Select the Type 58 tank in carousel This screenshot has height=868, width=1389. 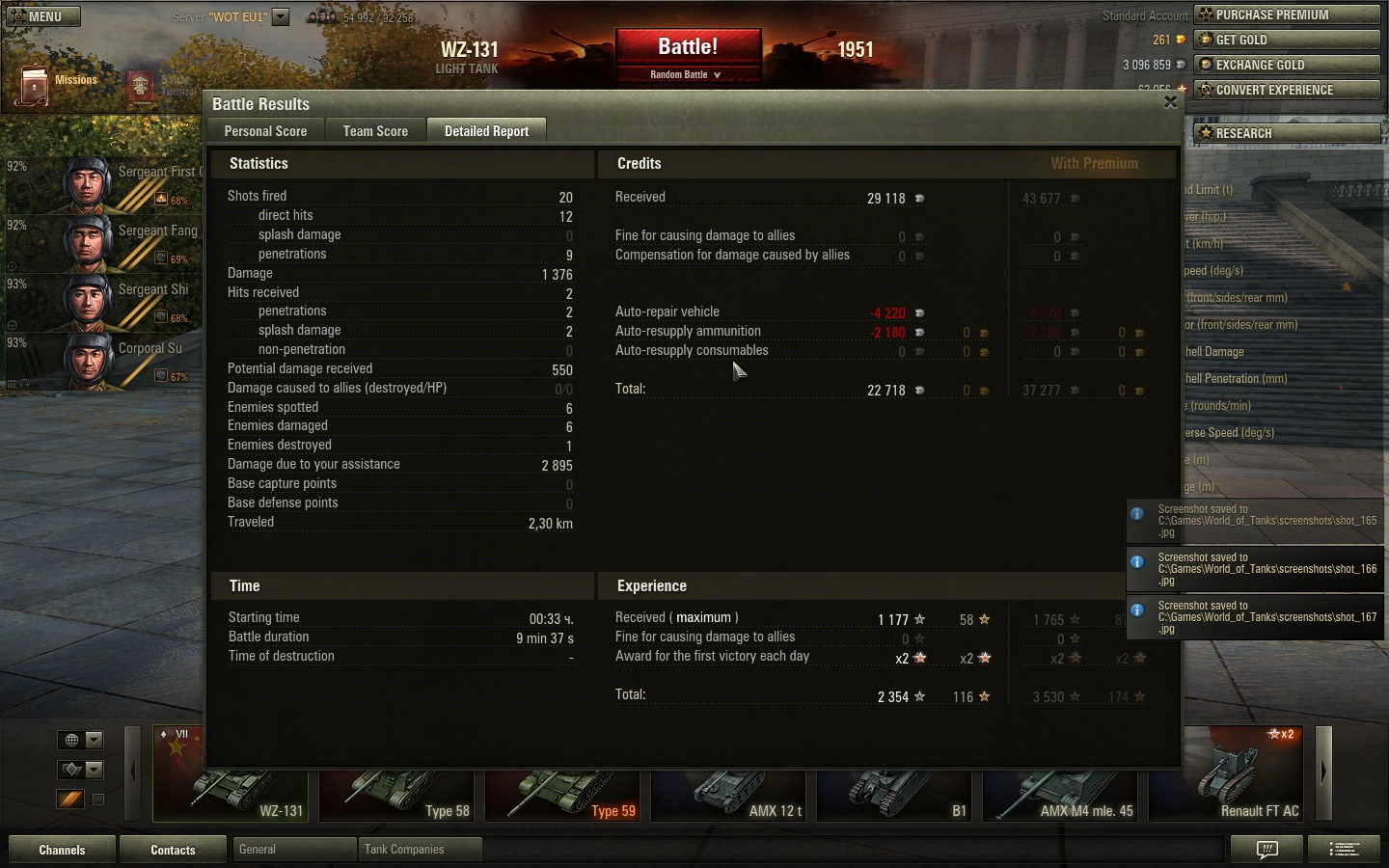(x=396, y=789)
